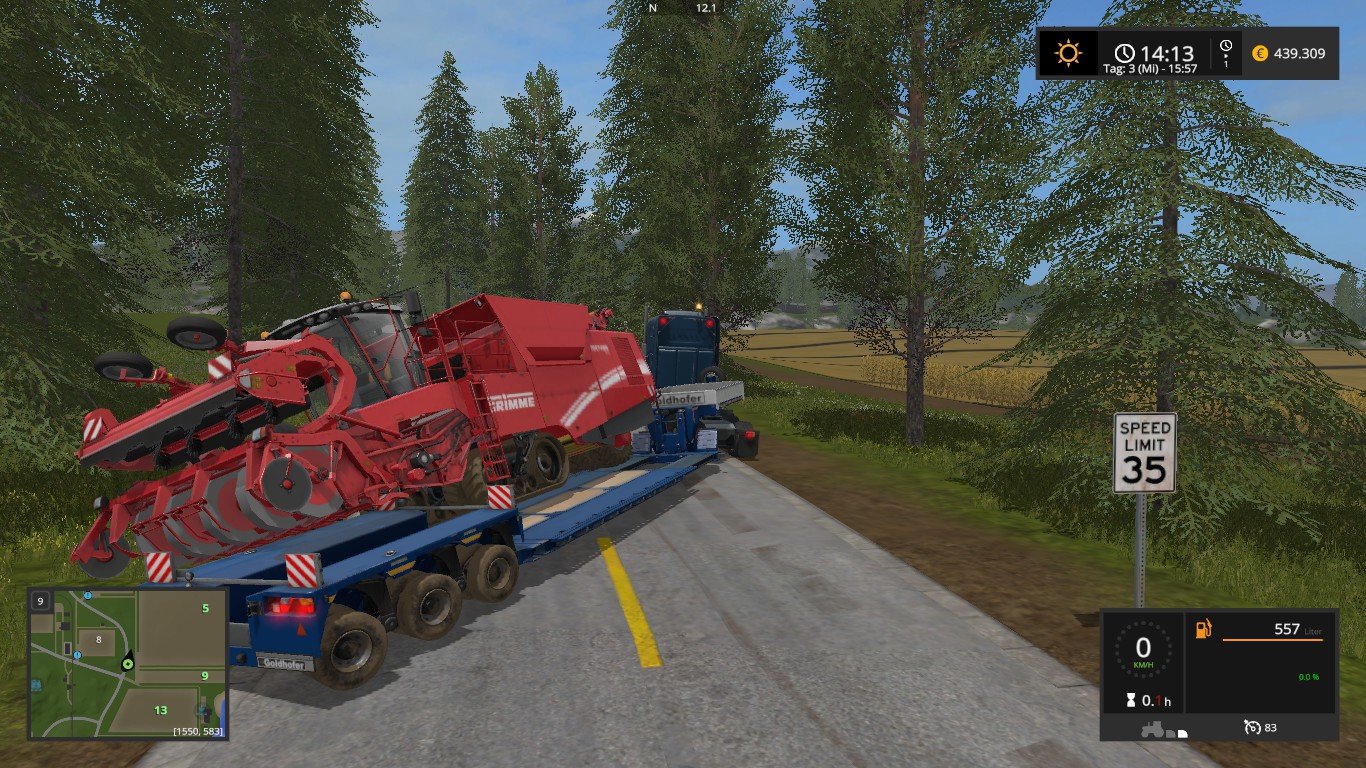Image resolution: width=1366 pixels, height=768 pixels.
Task: Click the hourglass operating hours icon
Action: click(1132, 701)
